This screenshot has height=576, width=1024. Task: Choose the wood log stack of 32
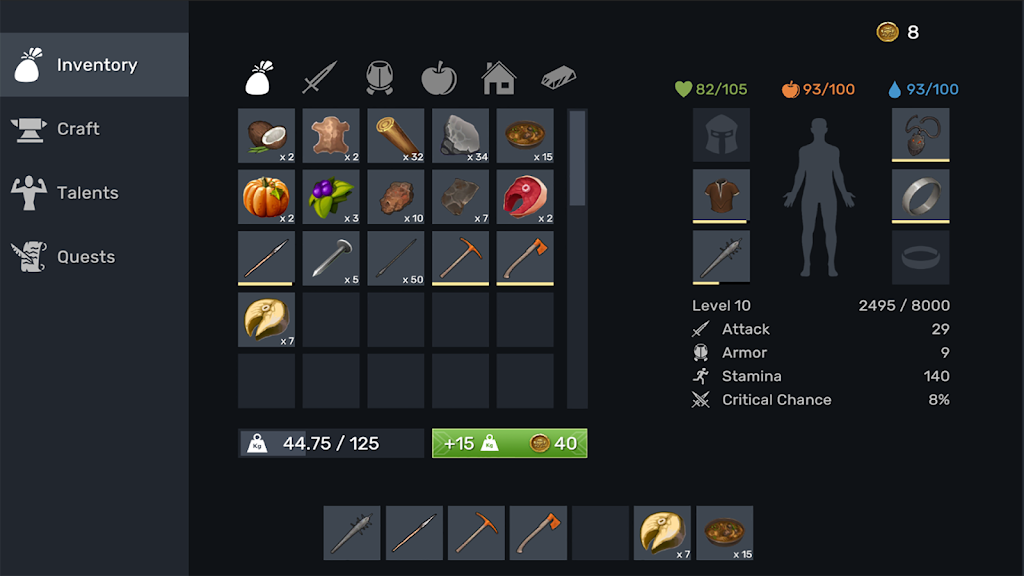395,136
